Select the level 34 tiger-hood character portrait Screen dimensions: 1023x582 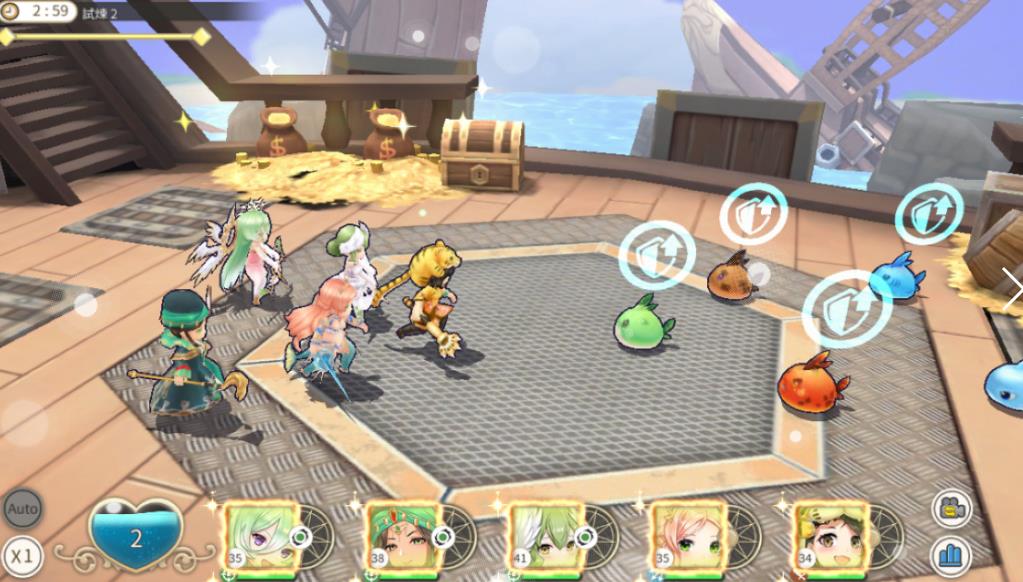click(831, 538)
